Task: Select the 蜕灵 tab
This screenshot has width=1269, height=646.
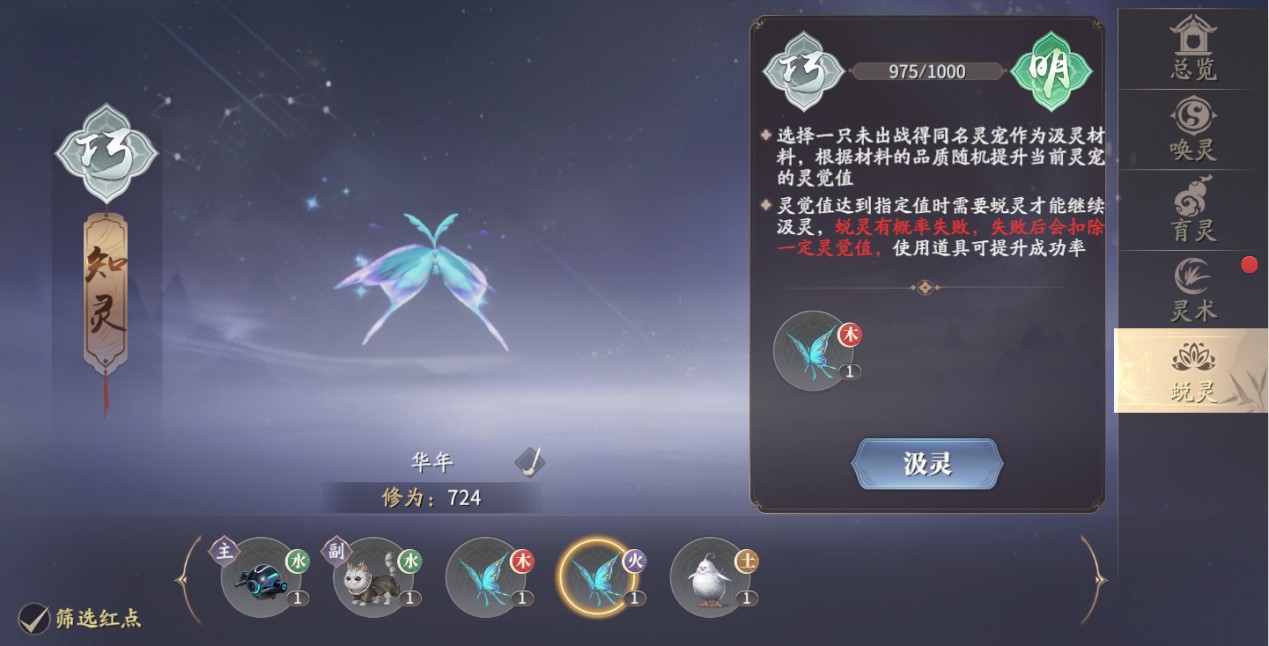Action: pyautogui.click(x=1192, y=371)
